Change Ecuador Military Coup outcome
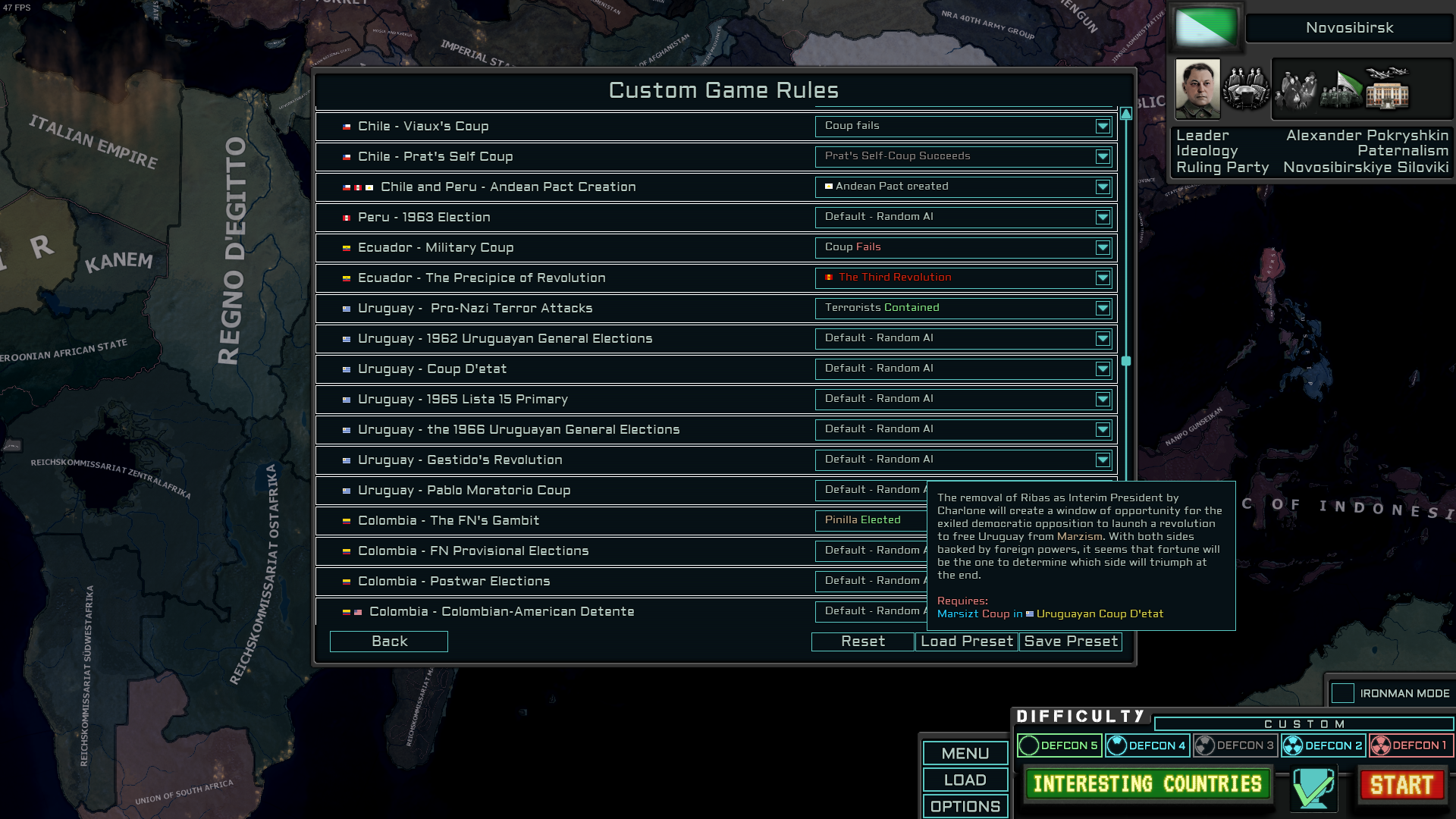 click(x=1102, y=248)
